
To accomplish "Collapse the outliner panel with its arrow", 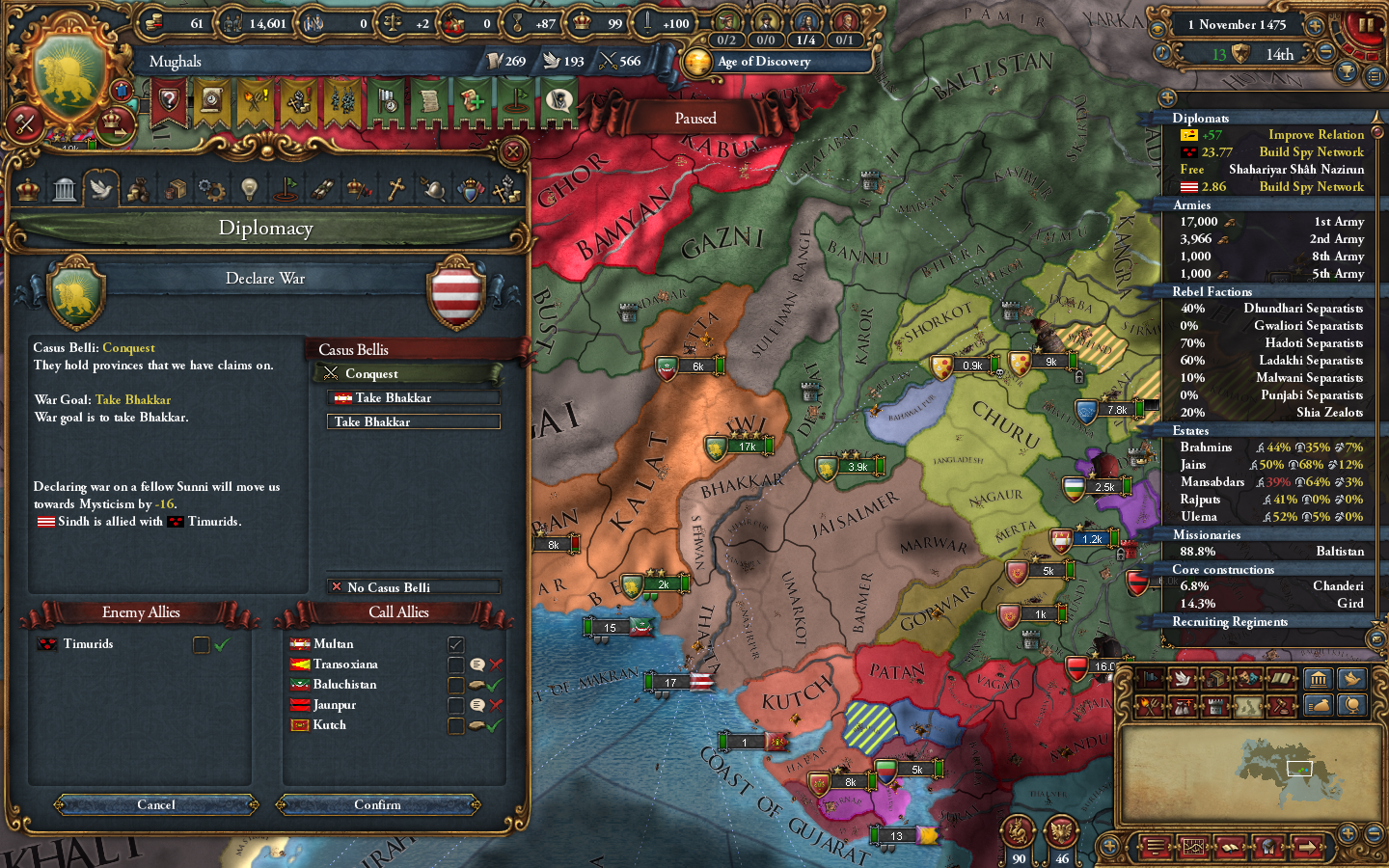I will tap(1167, 97).
